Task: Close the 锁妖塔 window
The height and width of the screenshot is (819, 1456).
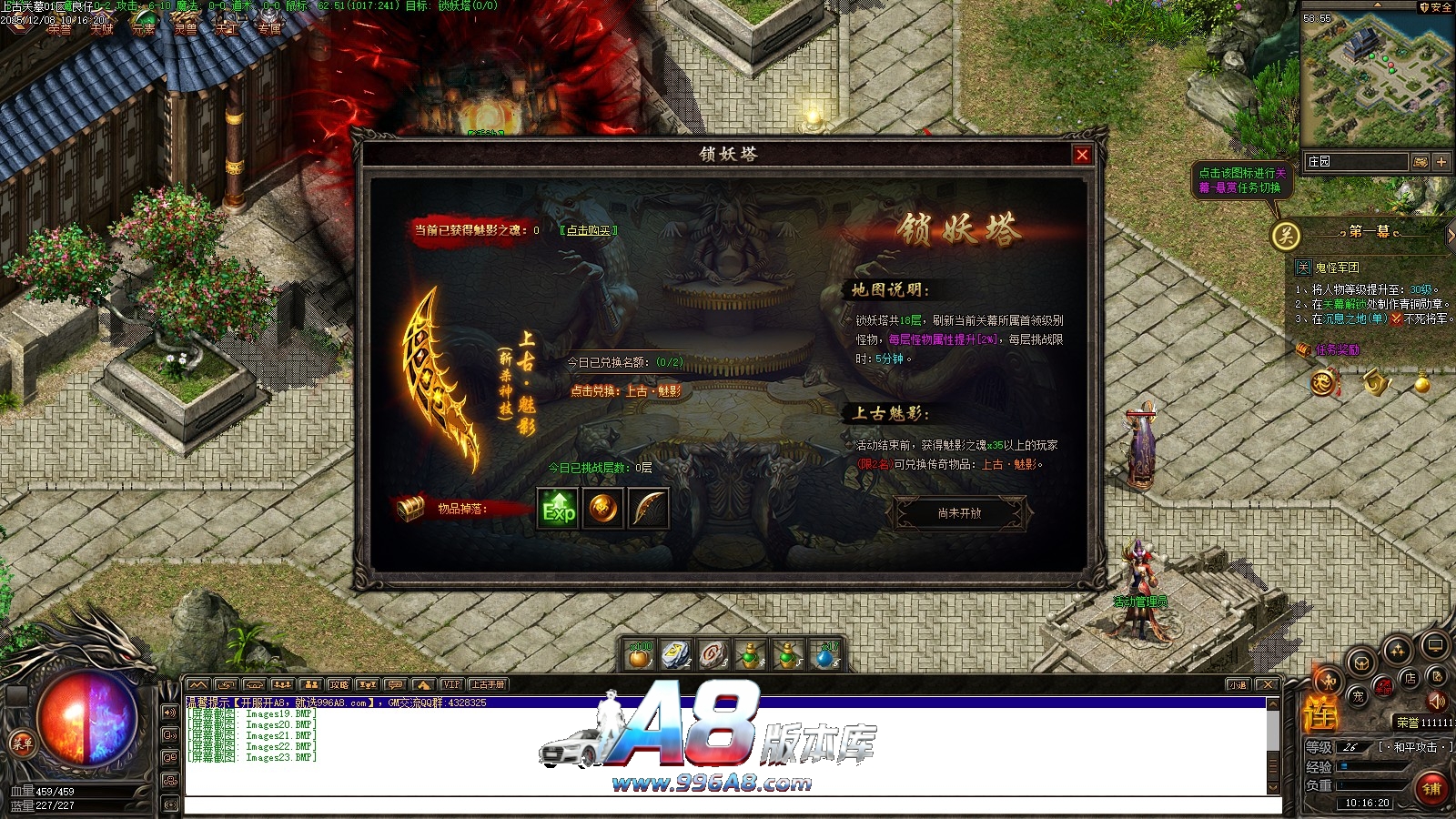Action: coord(1082,155)
